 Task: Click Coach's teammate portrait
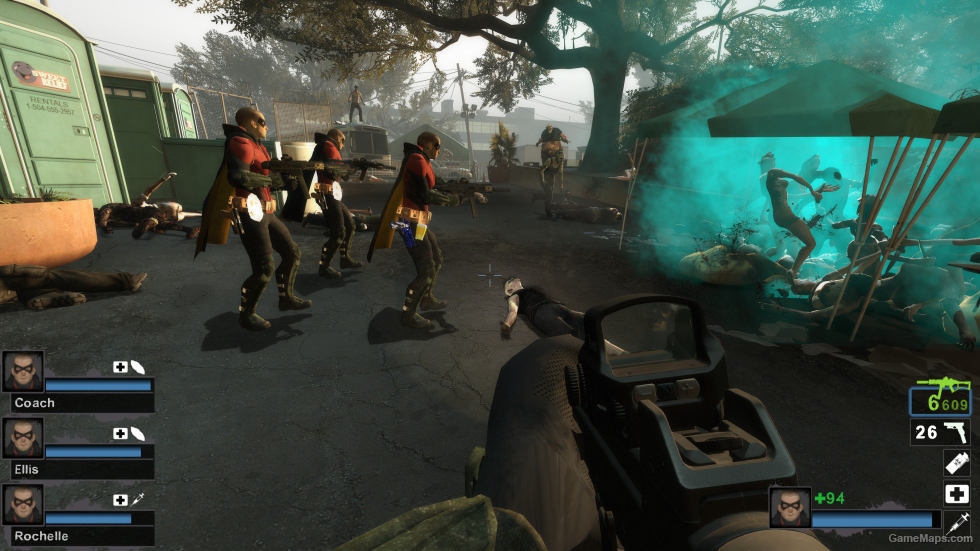click(x=22, y=371)
